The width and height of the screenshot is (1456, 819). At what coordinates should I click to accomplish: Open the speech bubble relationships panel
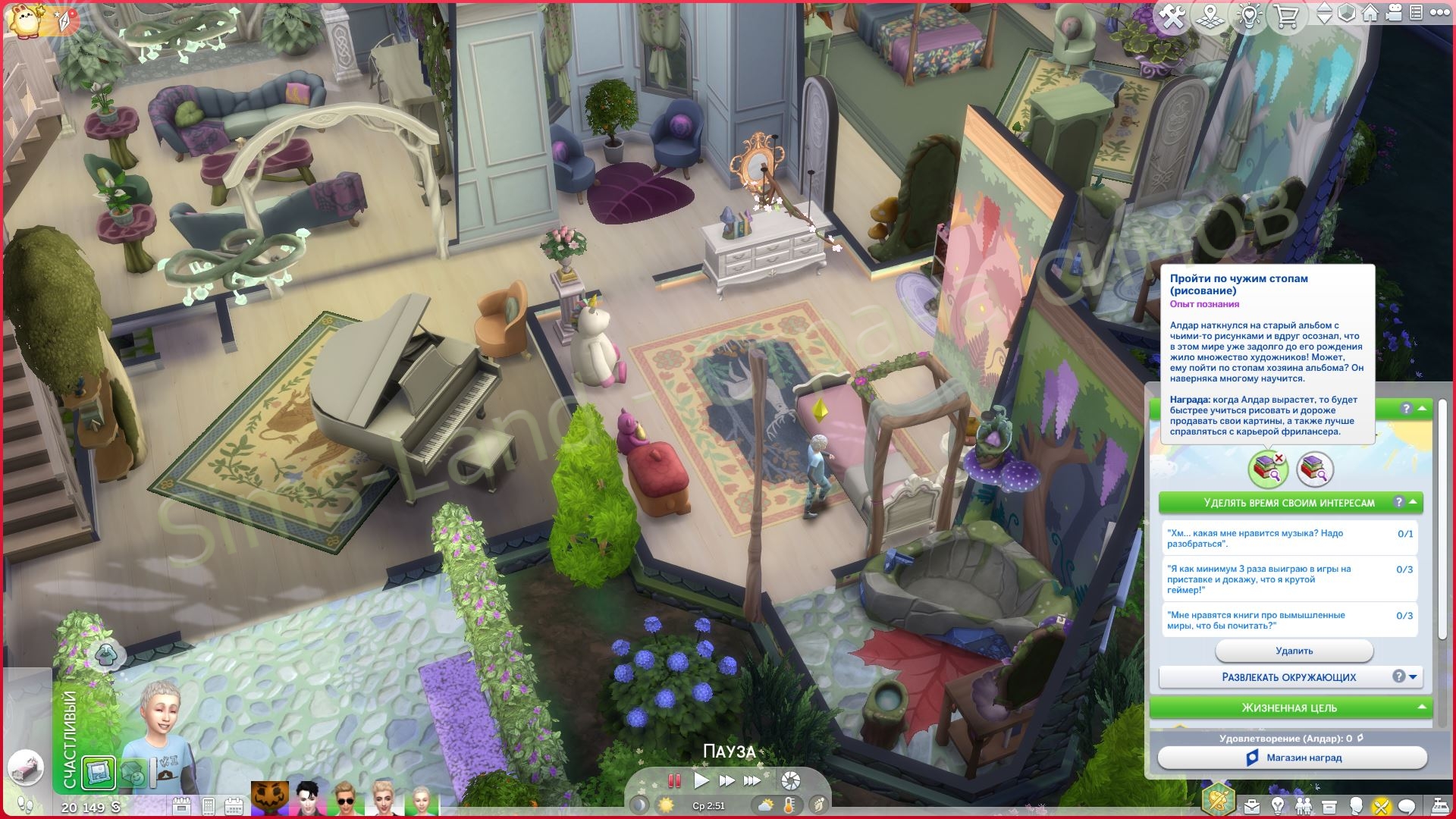[x=1407, y=805]
